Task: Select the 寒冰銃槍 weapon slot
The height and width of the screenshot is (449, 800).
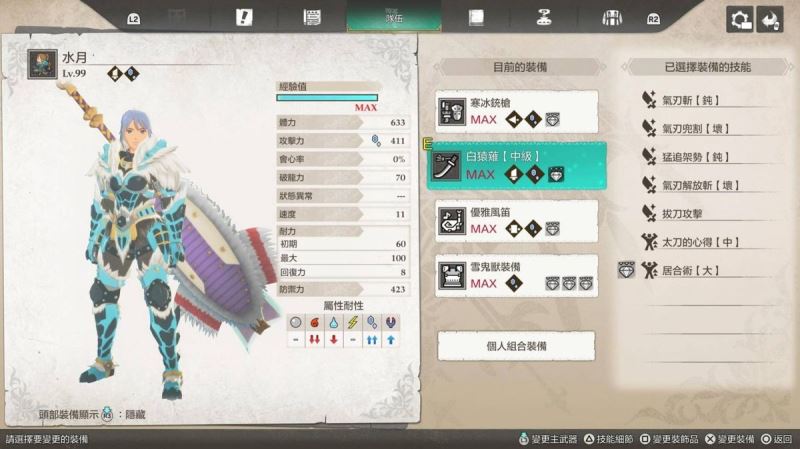Action: pyautogui.click(x=517, y=111)
